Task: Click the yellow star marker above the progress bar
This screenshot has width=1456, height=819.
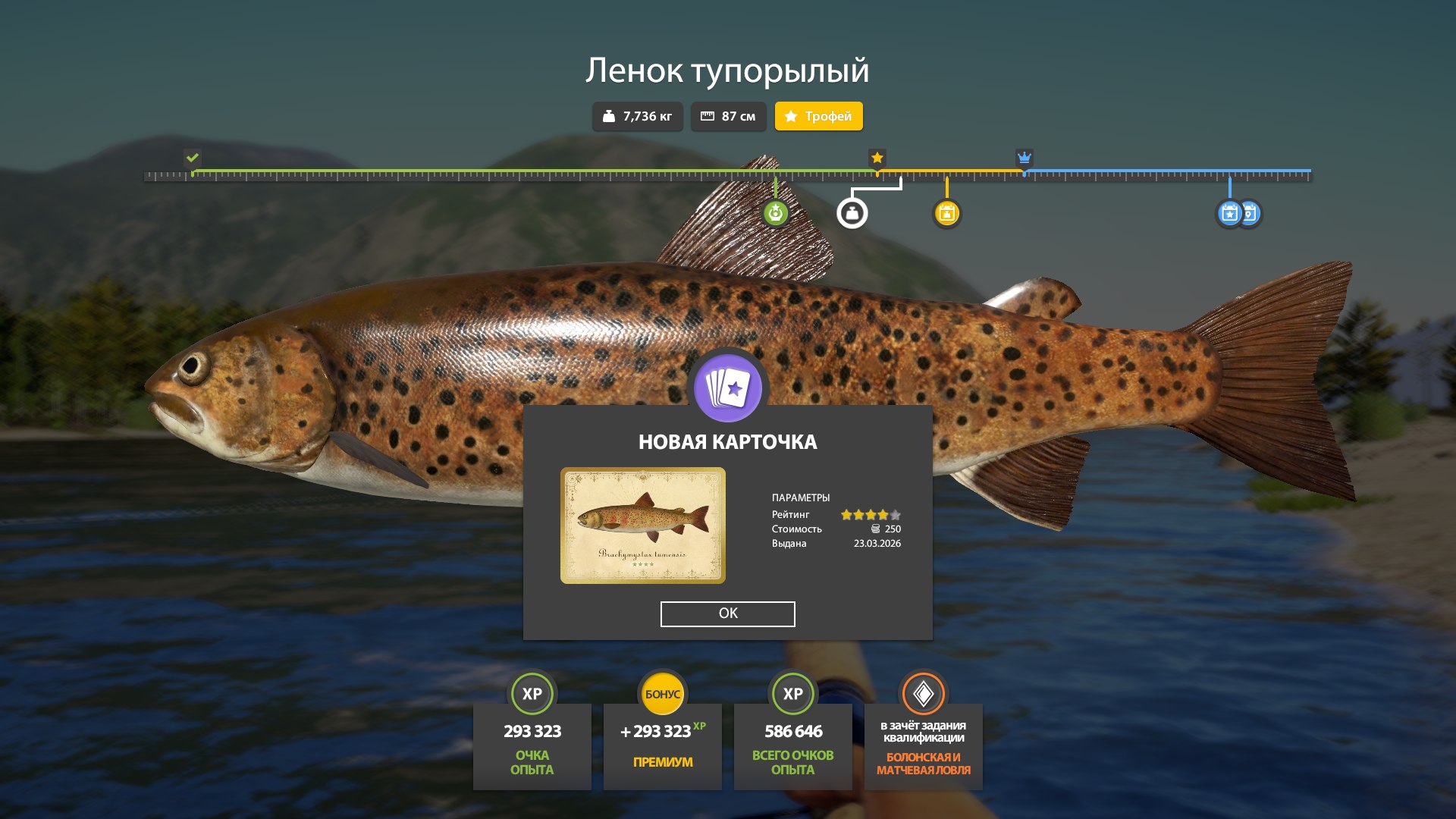Action: (877, 158)
